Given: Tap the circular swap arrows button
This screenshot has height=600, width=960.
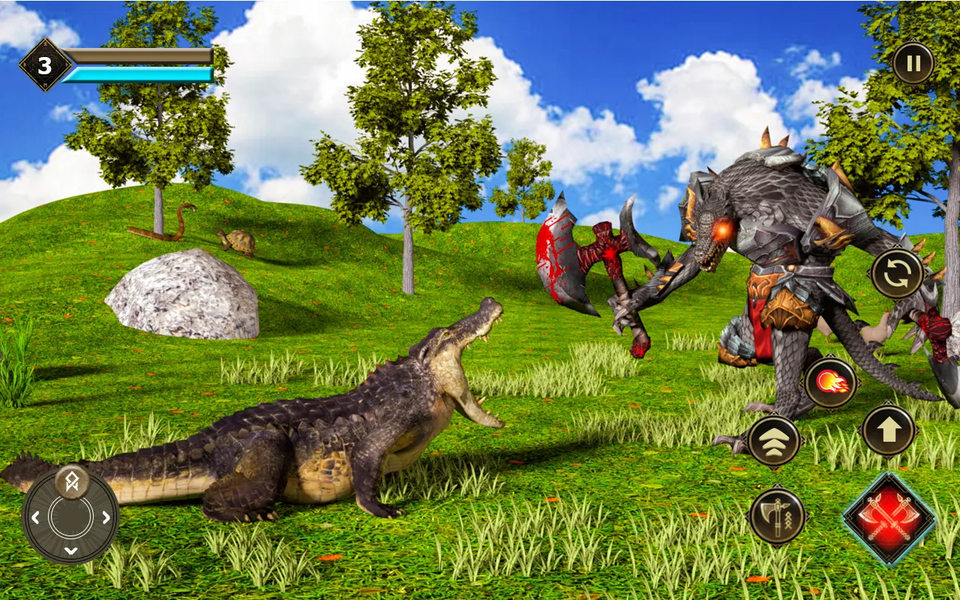Looking at the screenshot, I should (897, 273).
